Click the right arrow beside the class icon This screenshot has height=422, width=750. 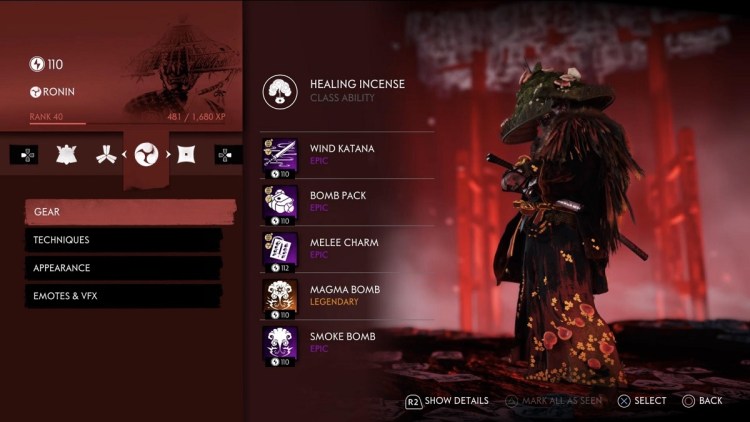pos(169,155)
